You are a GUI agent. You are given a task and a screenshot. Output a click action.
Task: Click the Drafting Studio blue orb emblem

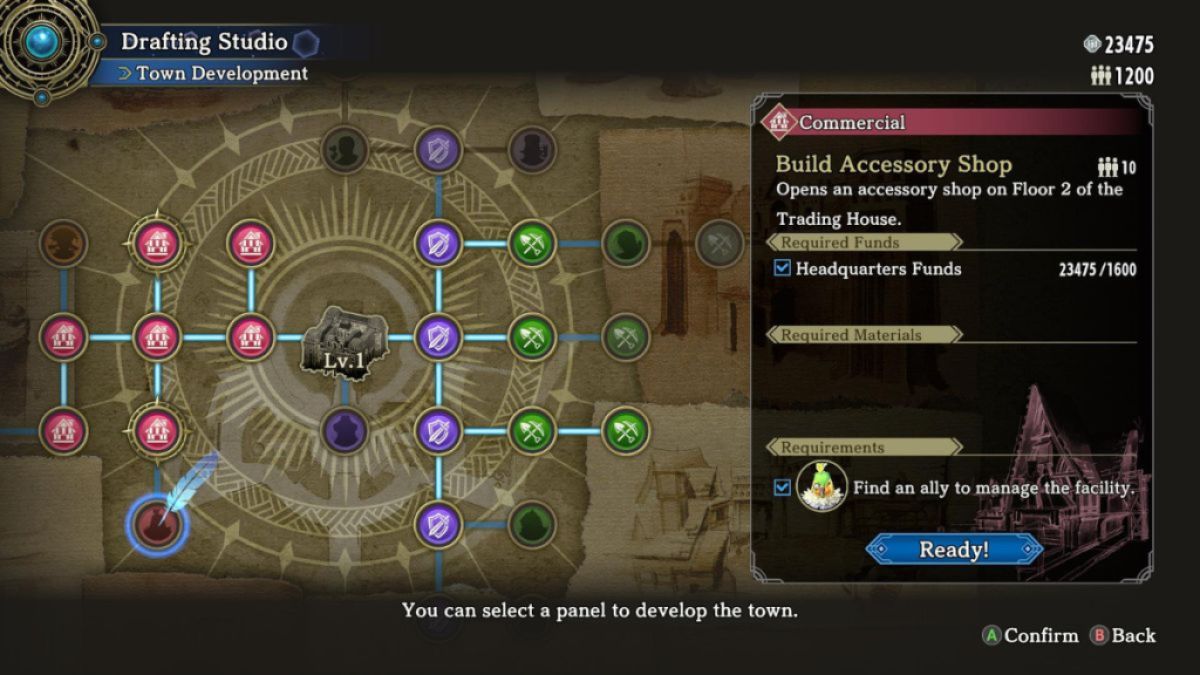point(43,43)
